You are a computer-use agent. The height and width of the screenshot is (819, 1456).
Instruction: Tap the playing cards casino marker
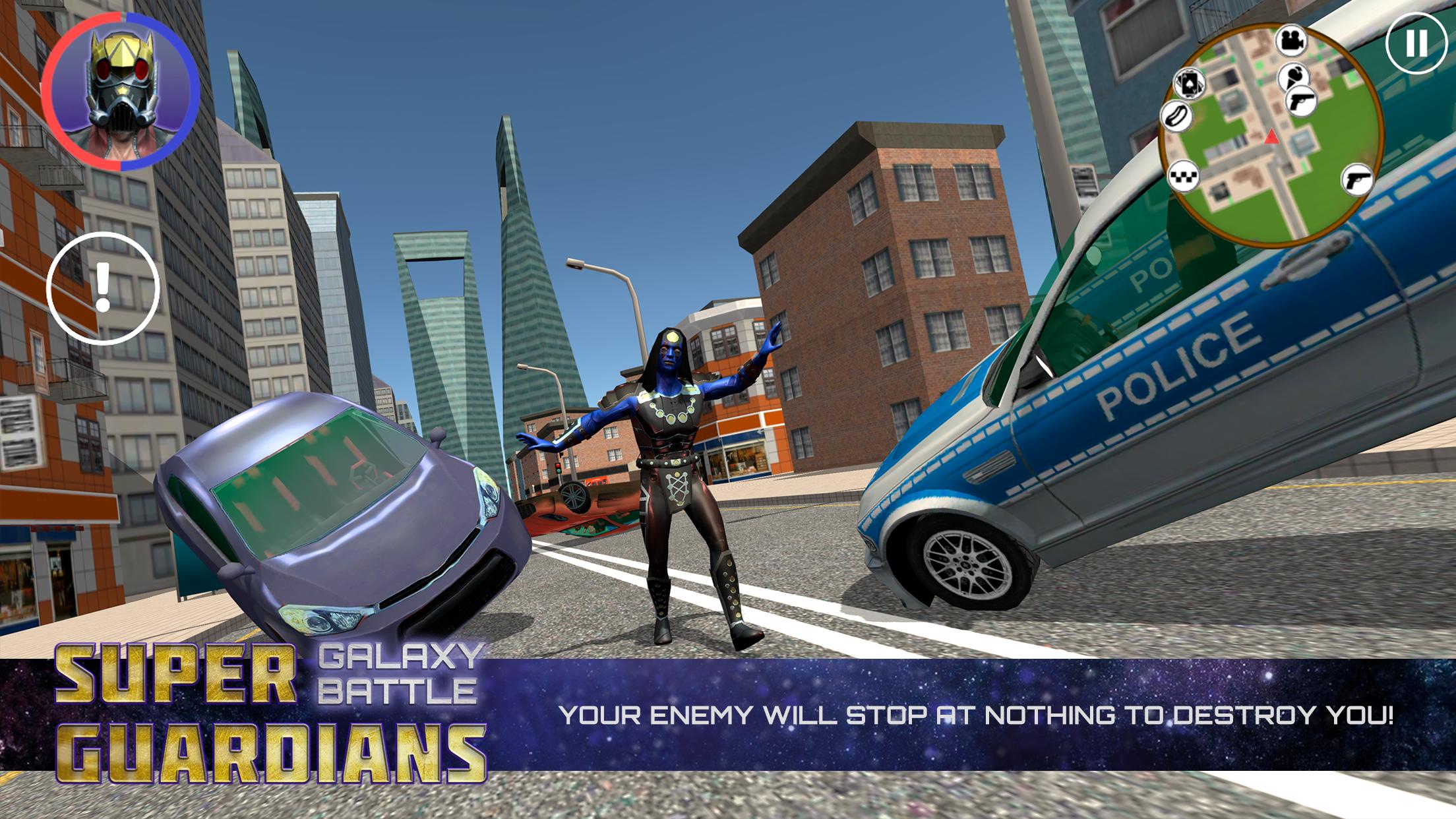pos(1190,82)
